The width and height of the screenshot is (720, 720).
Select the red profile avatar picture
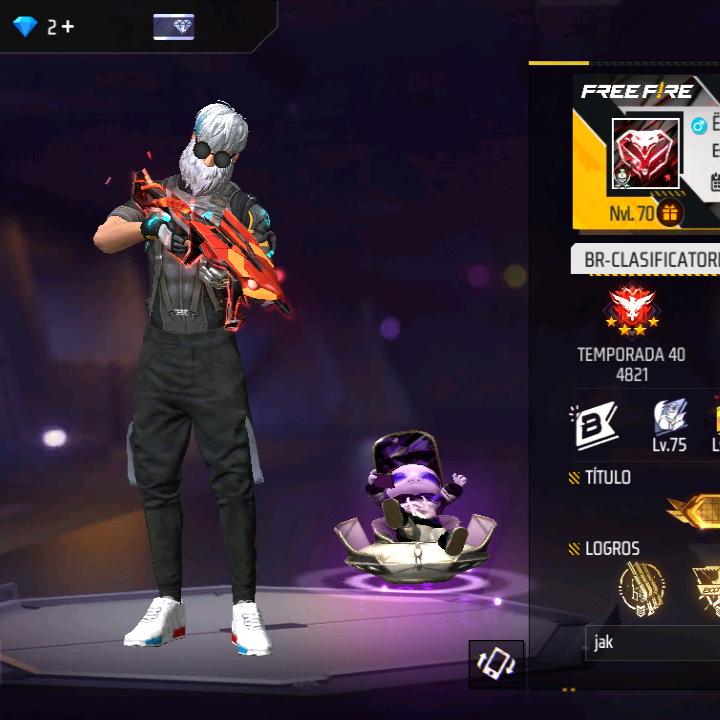click(645, 153)
